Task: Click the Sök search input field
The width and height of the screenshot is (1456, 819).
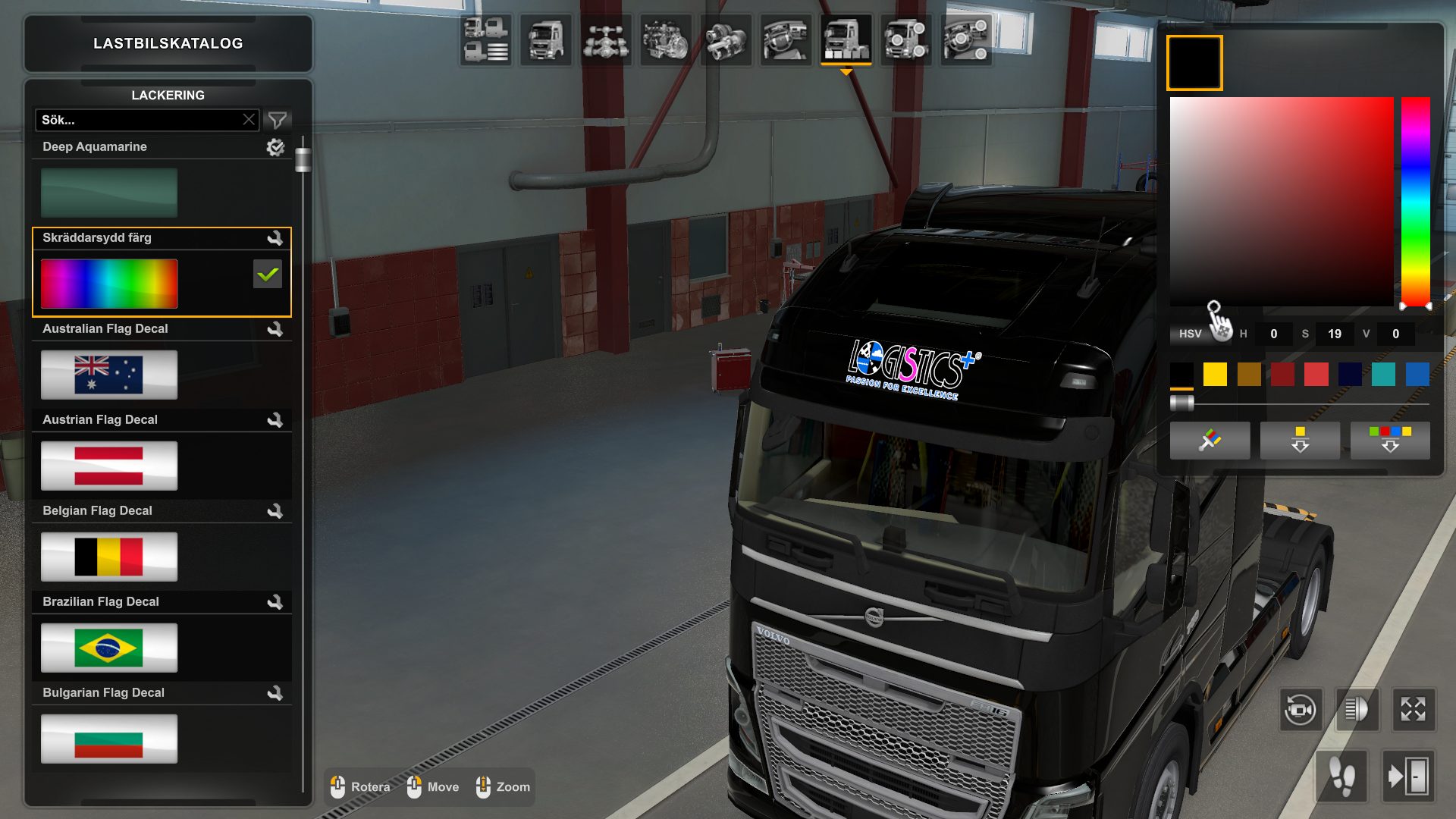Action: (x=136, y=119)
